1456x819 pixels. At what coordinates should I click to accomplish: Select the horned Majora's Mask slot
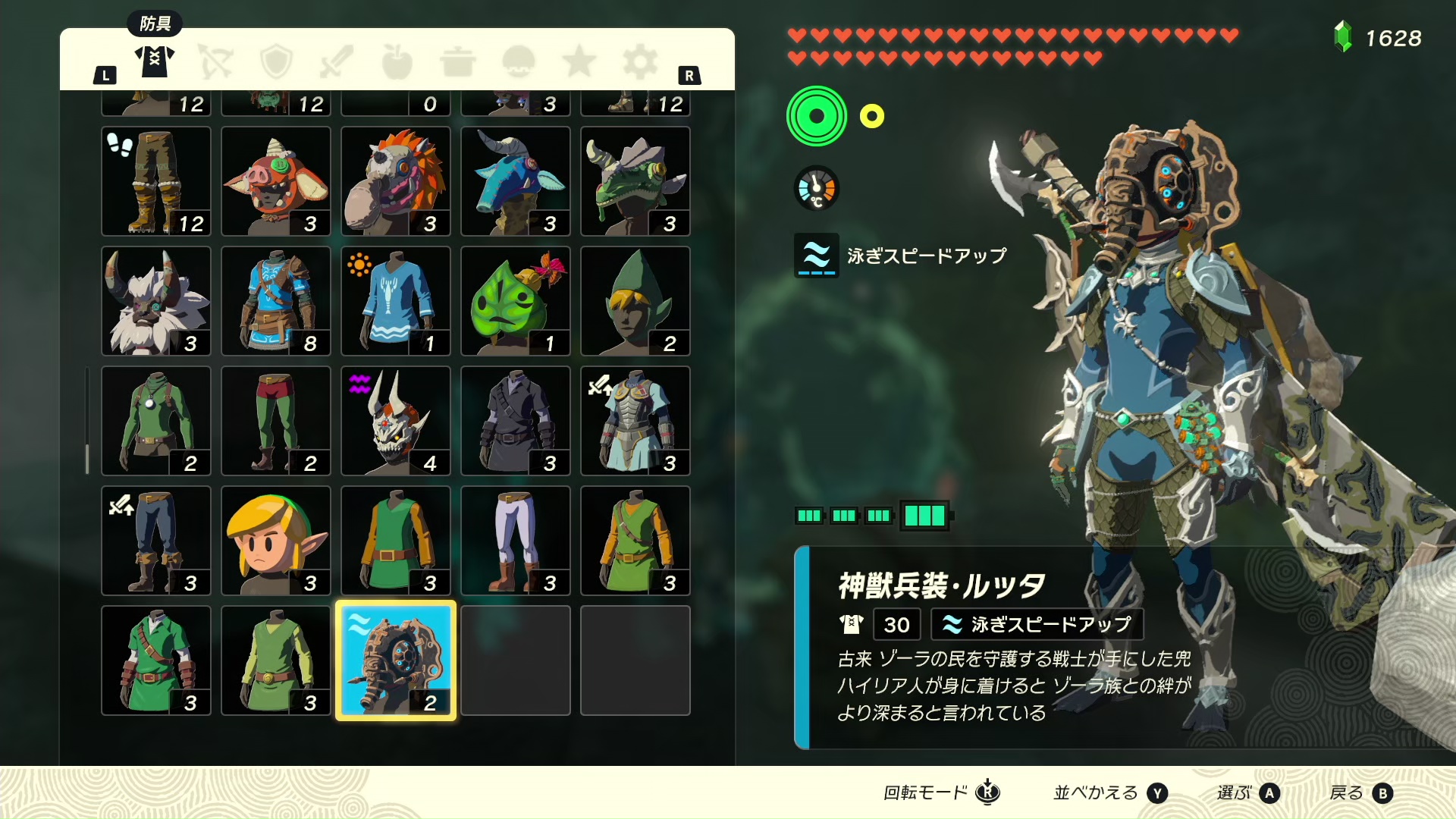[395, 421]
